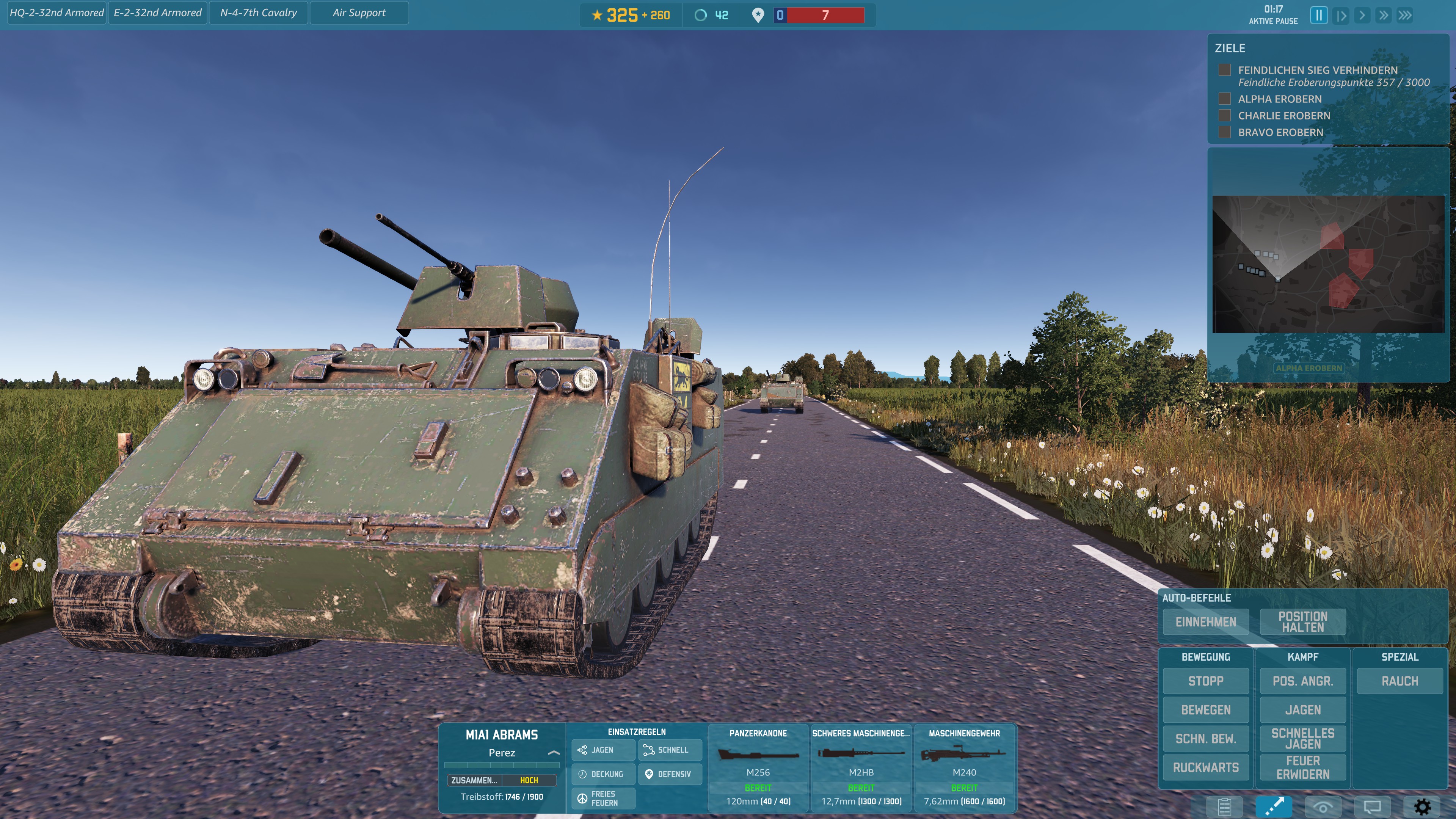Choose the Feuer Erwidern command
The height and width of the screenshot is (819, 1456).
pos(1302,767)
